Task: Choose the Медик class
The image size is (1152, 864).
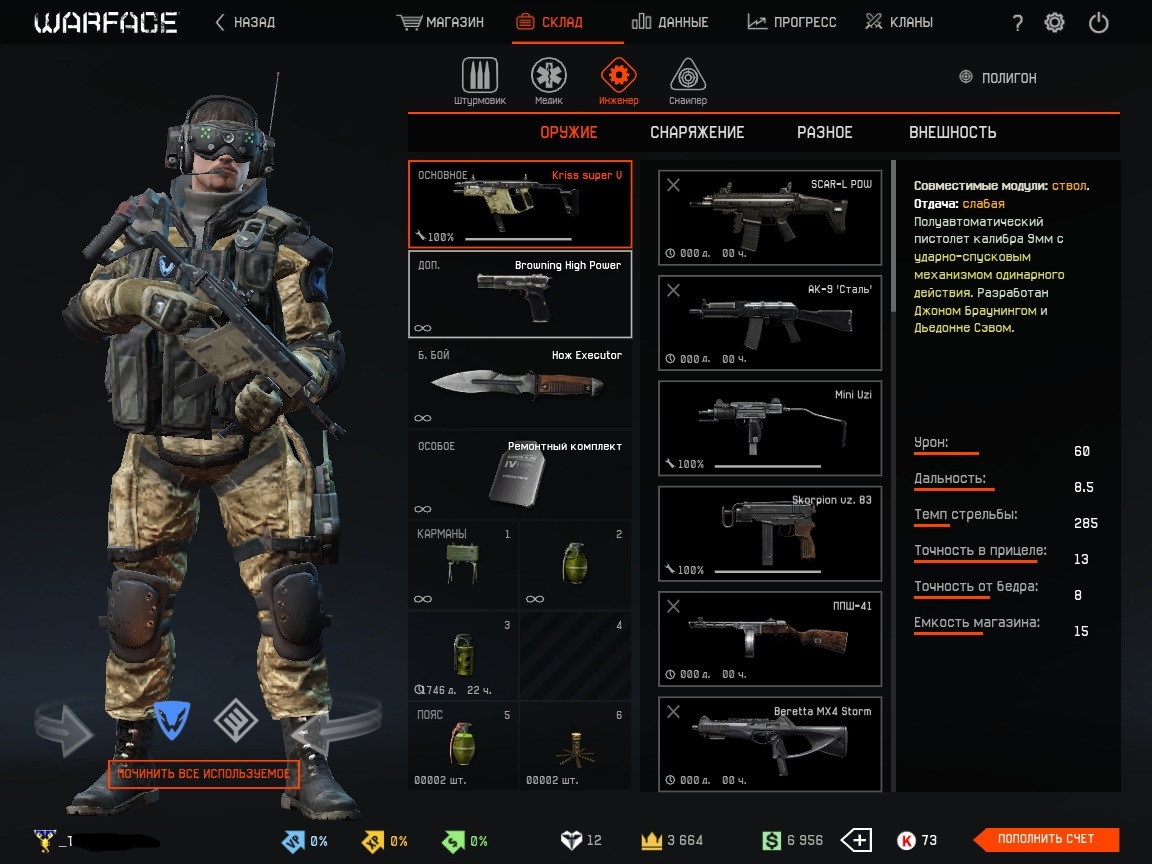Action: pyautogui.click(x=548, y=79)
